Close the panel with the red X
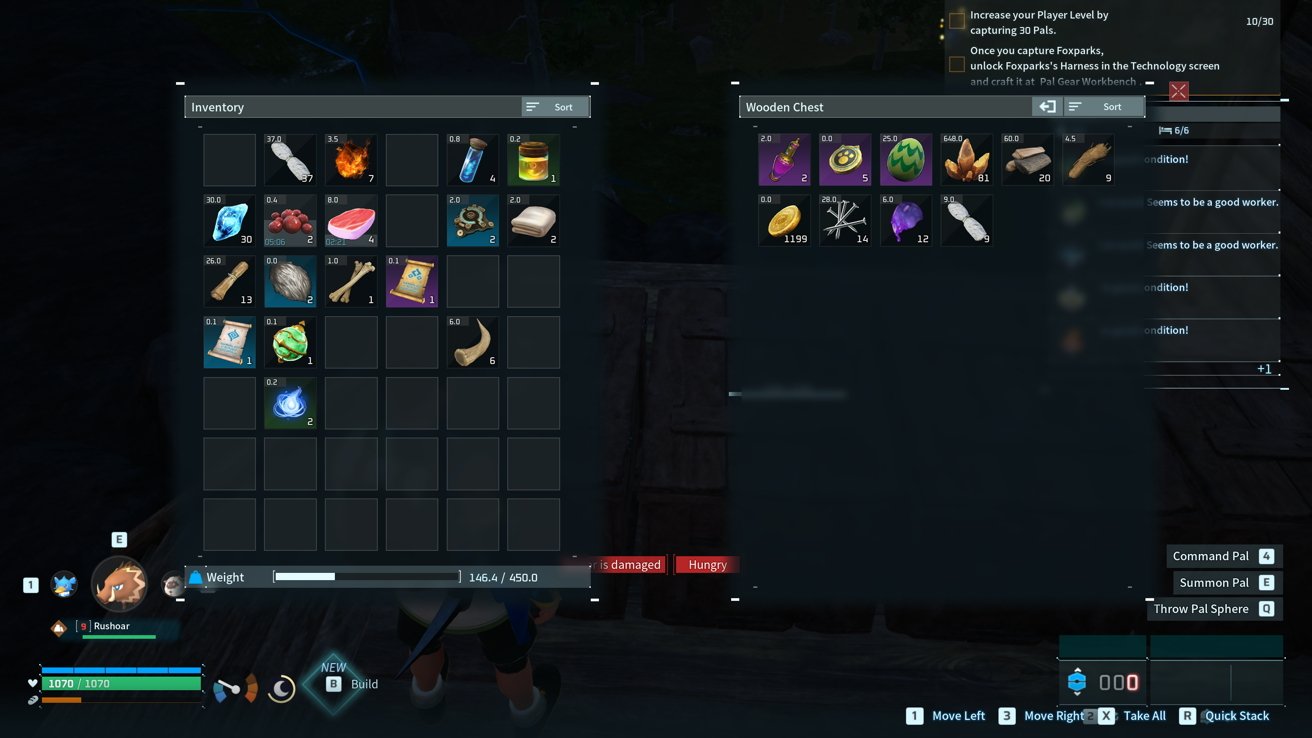Image resolution: width=1312 pixels, height=738 pixels. click(x=1178, y=92)
